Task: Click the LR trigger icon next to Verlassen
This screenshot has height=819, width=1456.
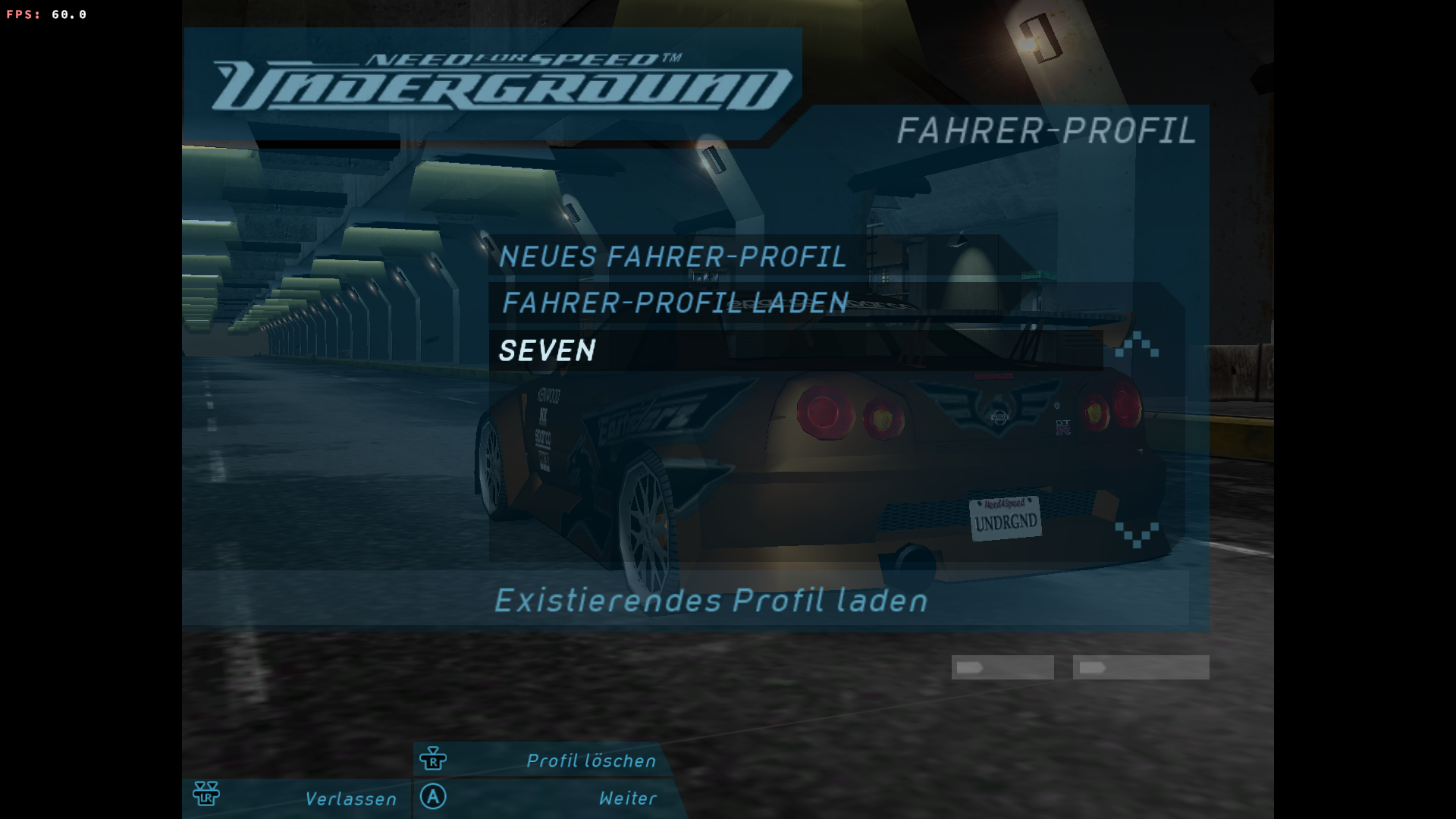Action: (x=206, y=794)
